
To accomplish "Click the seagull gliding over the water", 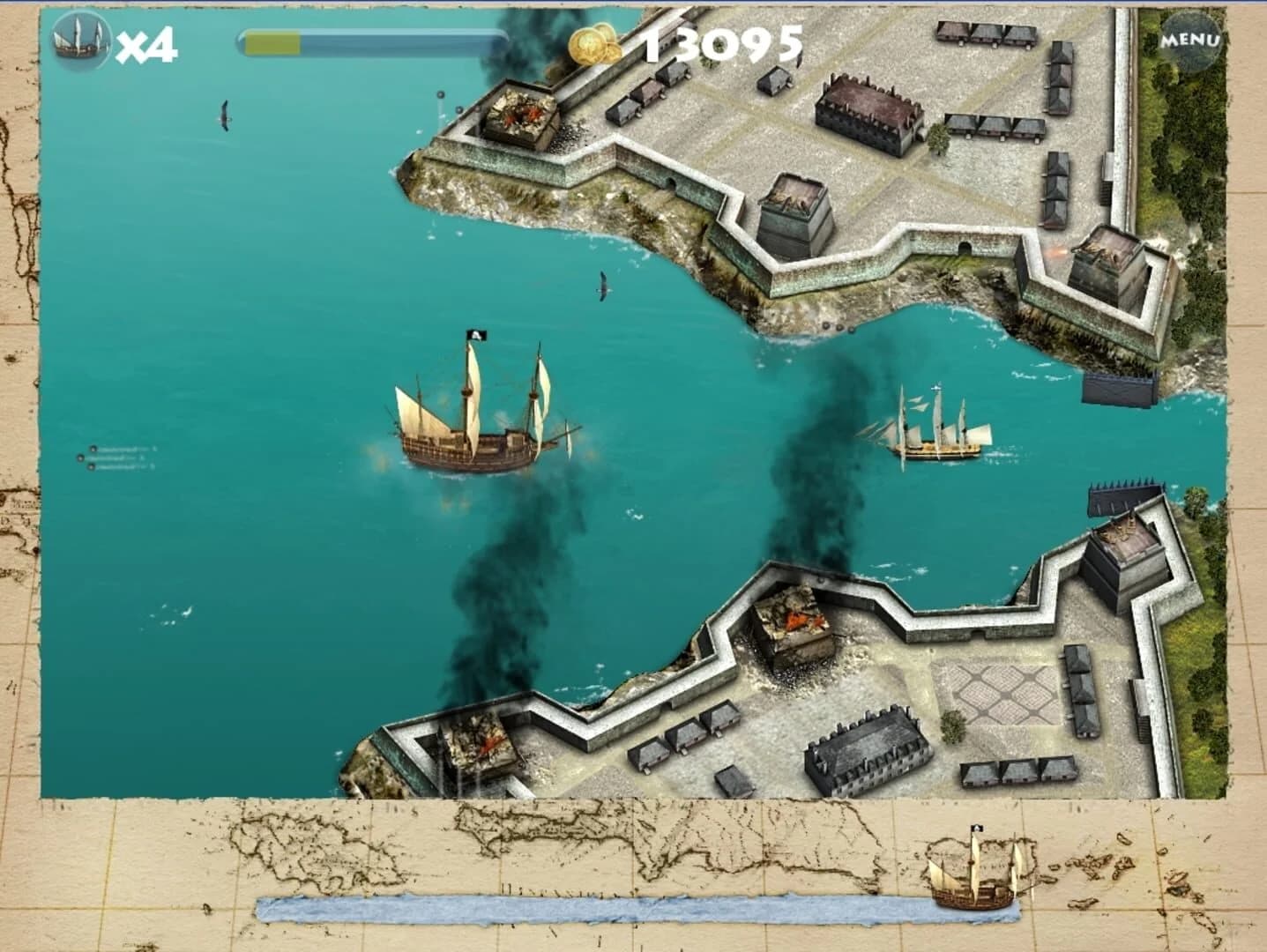I will pyautogui.click(x=605, y=286).
